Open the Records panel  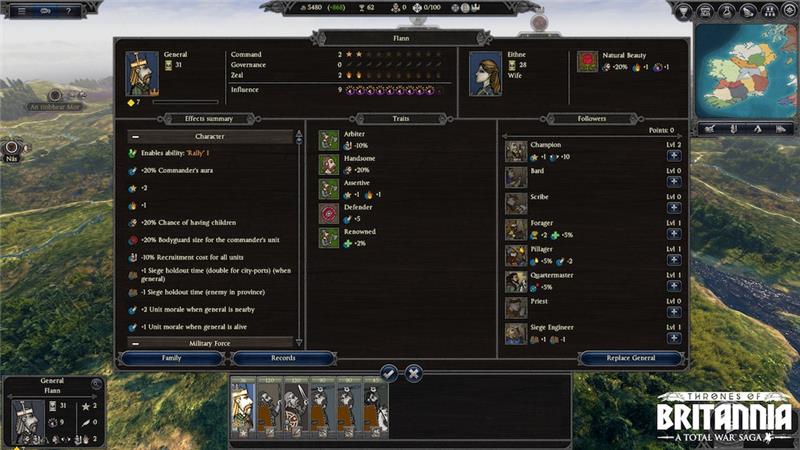point(269,358)
